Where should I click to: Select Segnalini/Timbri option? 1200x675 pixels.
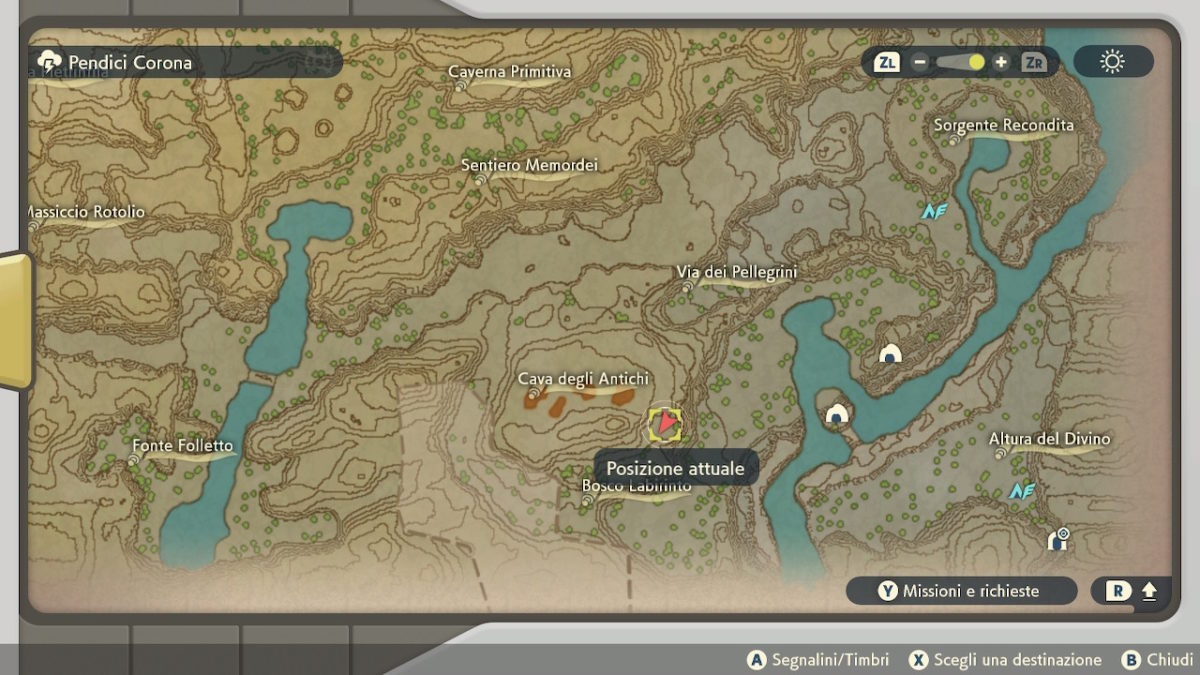[x=820, y=660]
